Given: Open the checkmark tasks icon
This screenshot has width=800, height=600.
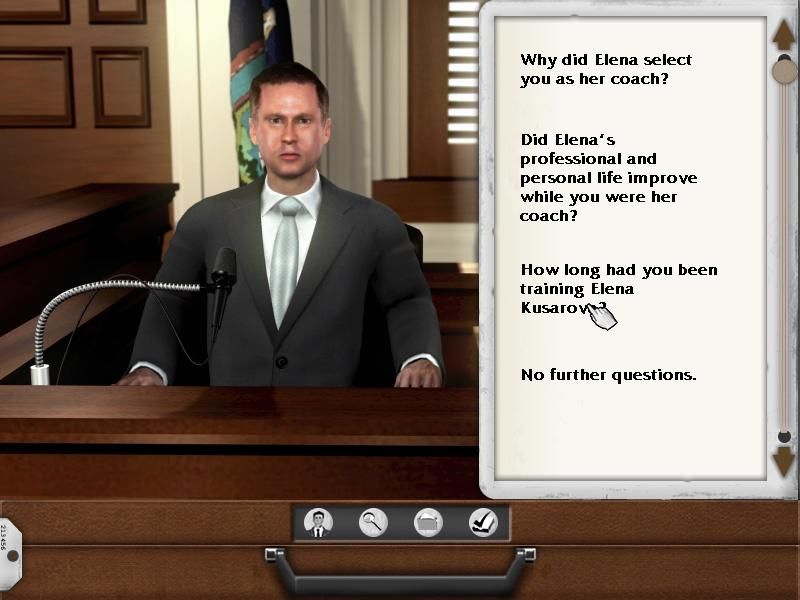Looking at the screenshot, I should point(483,522).
